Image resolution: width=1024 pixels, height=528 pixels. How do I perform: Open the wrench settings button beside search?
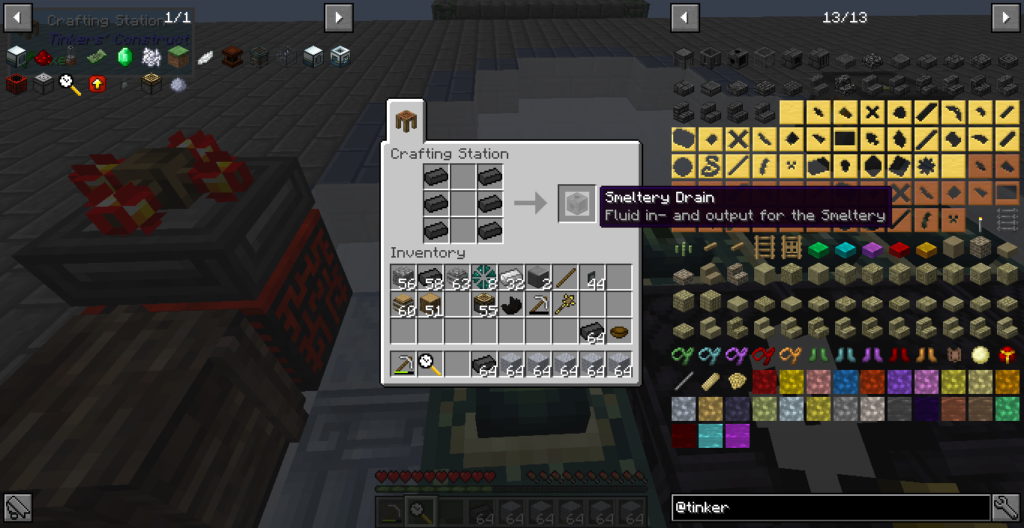pyautogui.click(x=1006, y=508)
